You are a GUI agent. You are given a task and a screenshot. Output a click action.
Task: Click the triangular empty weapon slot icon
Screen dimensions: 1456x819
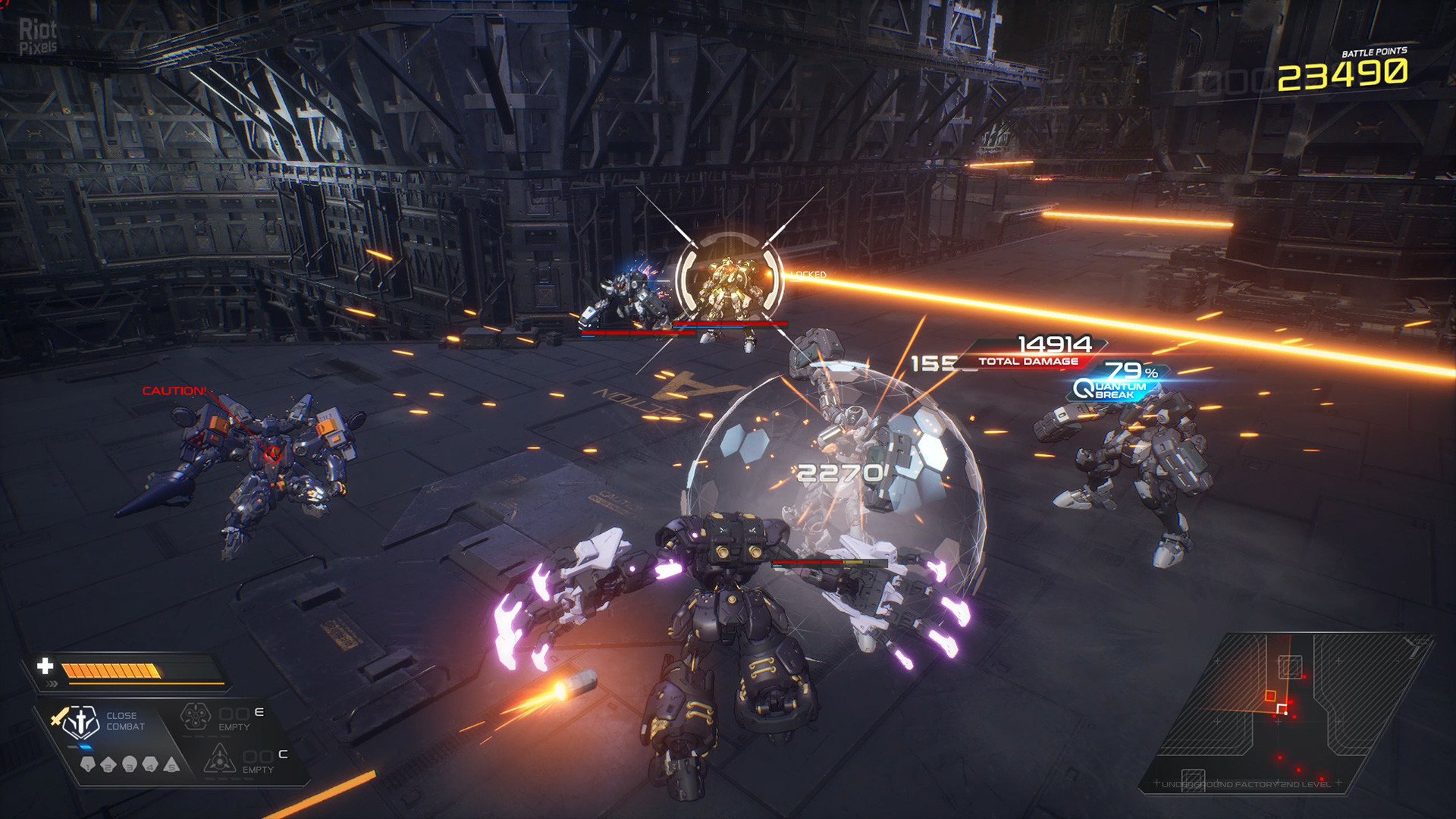[218, 758]
